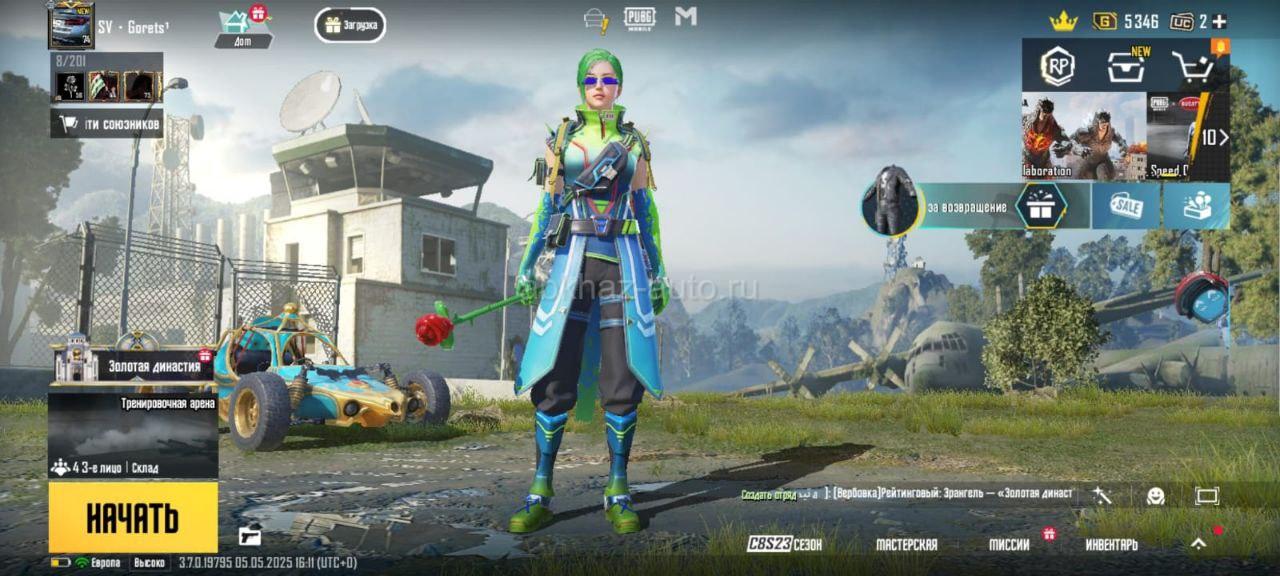
Task: Claim the за возвращение return reward
Action: [x=1040, y=206]
